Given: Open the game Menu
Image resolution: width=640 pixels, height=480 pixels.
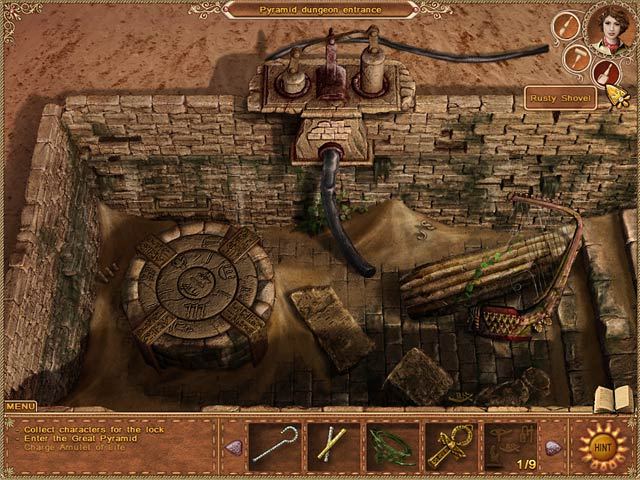Looking at the screenshot, I should (20, 407).
